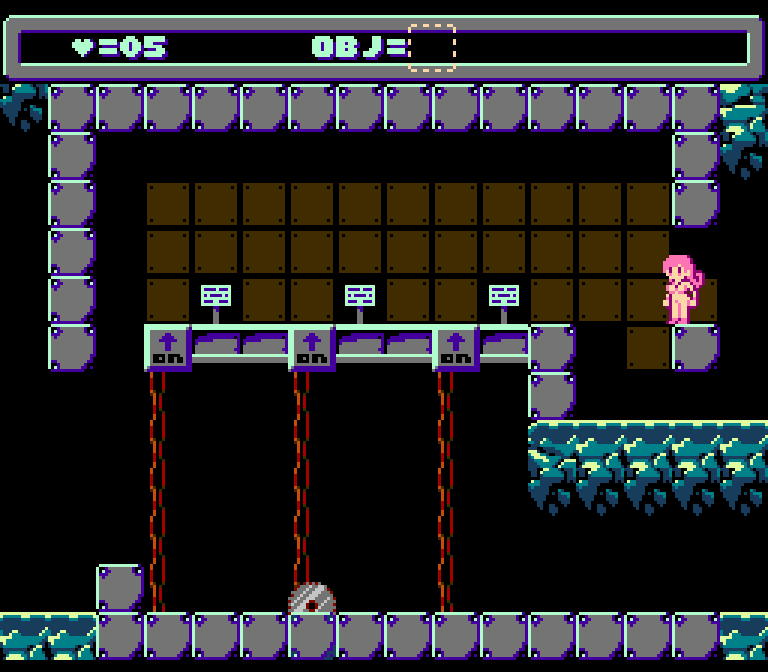
Task: Select the empty OBJ item slot
Action: tap(432, 47)
